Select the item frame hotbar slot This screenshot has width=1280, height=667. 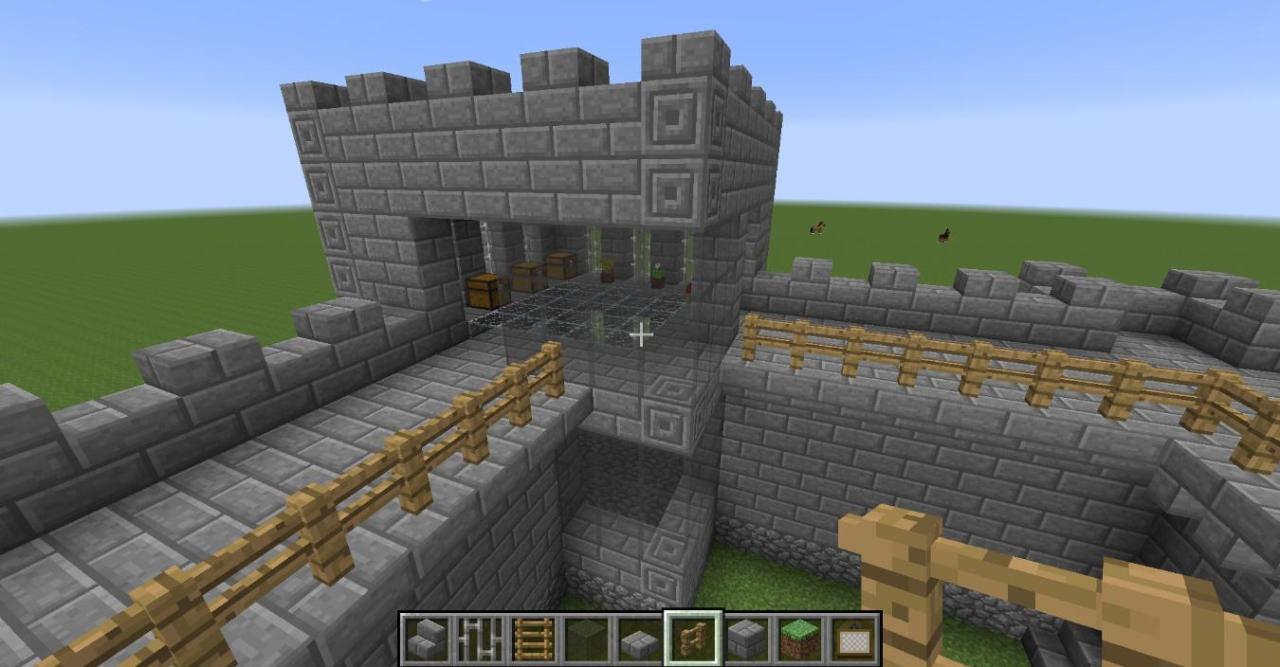853,638
